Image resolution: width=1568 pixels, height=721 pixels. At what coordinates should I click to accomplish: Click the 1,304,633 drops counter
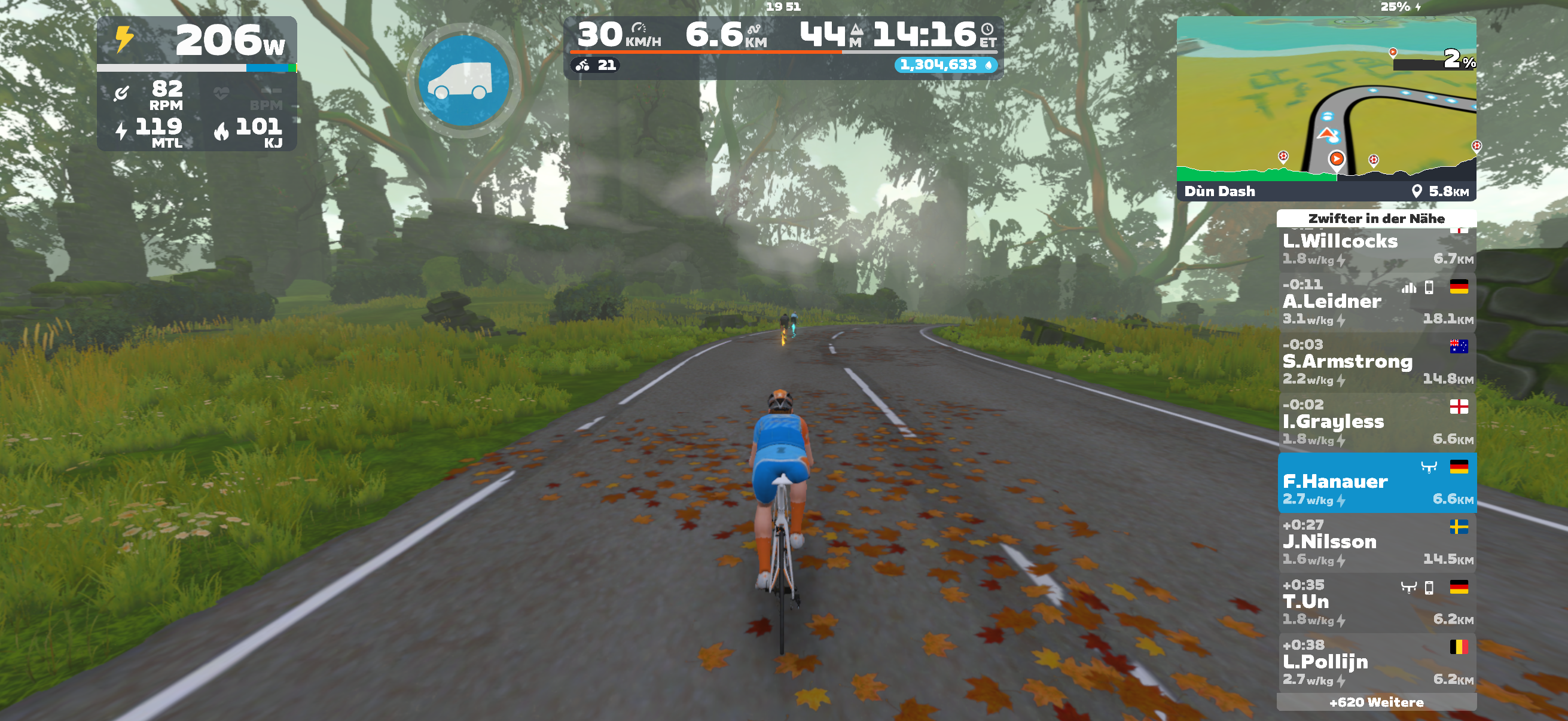[x=945, y=65]
